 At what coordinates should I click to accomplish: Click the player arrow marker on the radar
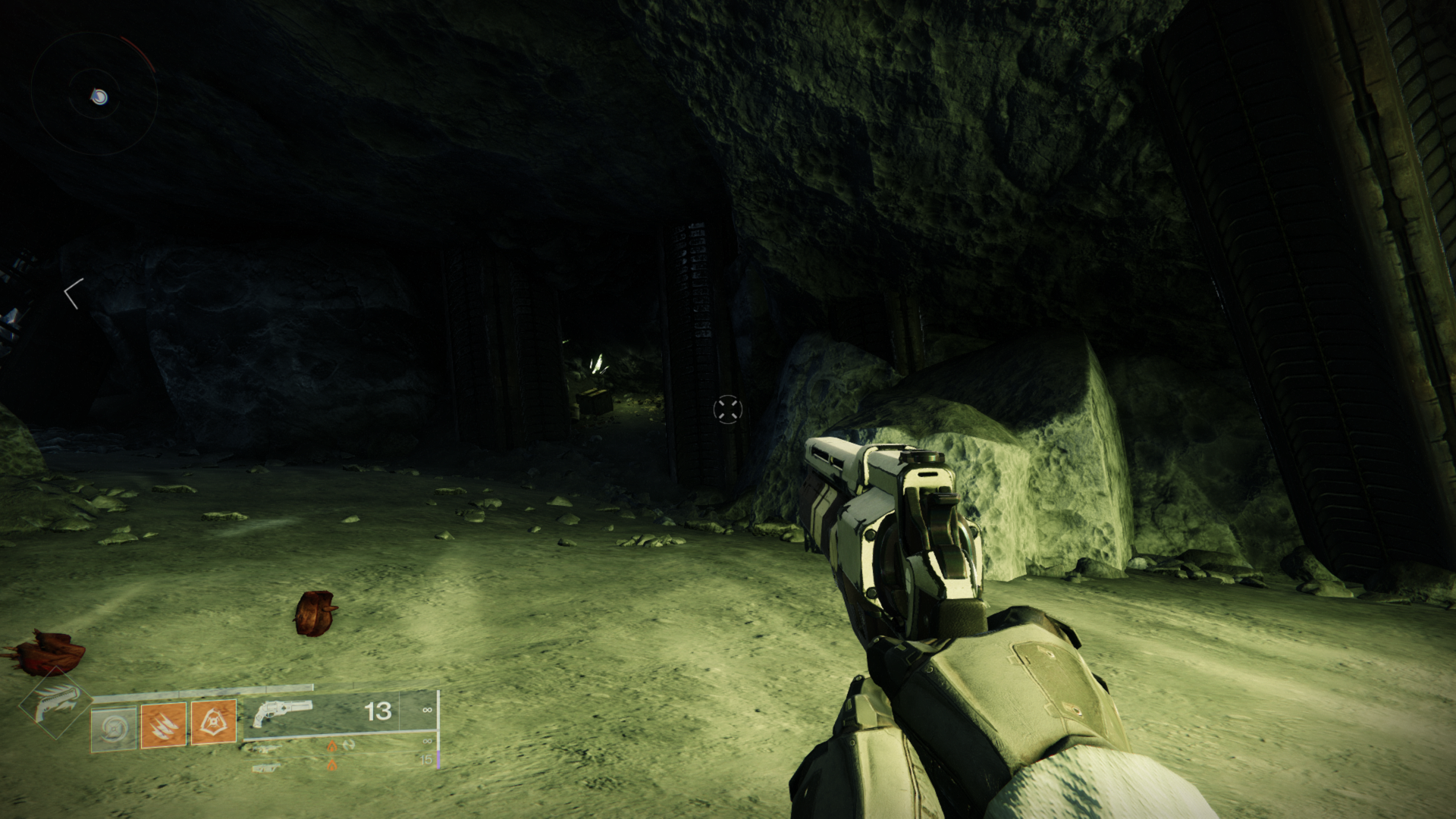96,97
